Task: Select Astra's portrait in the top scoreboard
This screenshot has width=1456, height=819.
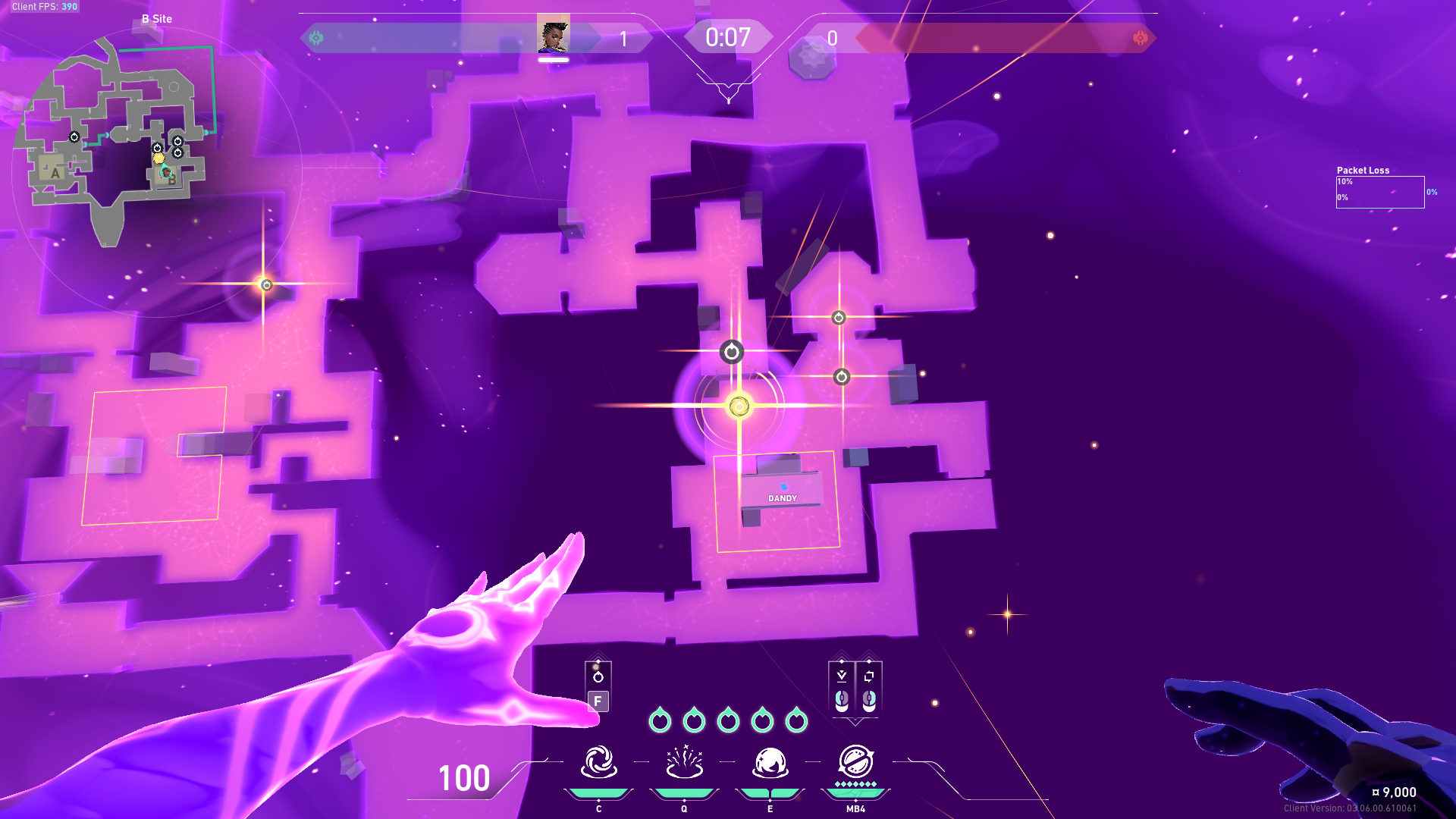Action: point(552,34)
